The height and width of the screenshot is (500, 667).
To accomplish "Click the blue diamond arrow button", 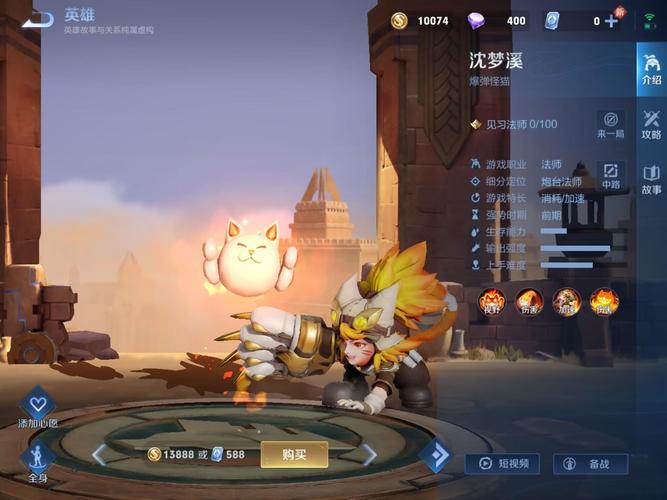I will pos(435,455).
